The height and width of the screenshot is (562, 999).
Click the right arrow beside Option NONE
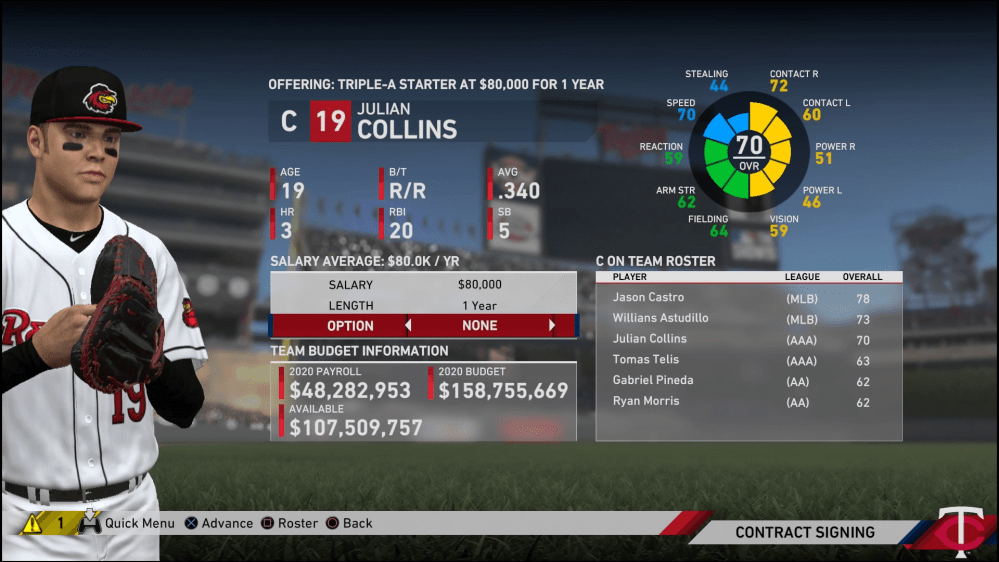click(x=552, y=326)
